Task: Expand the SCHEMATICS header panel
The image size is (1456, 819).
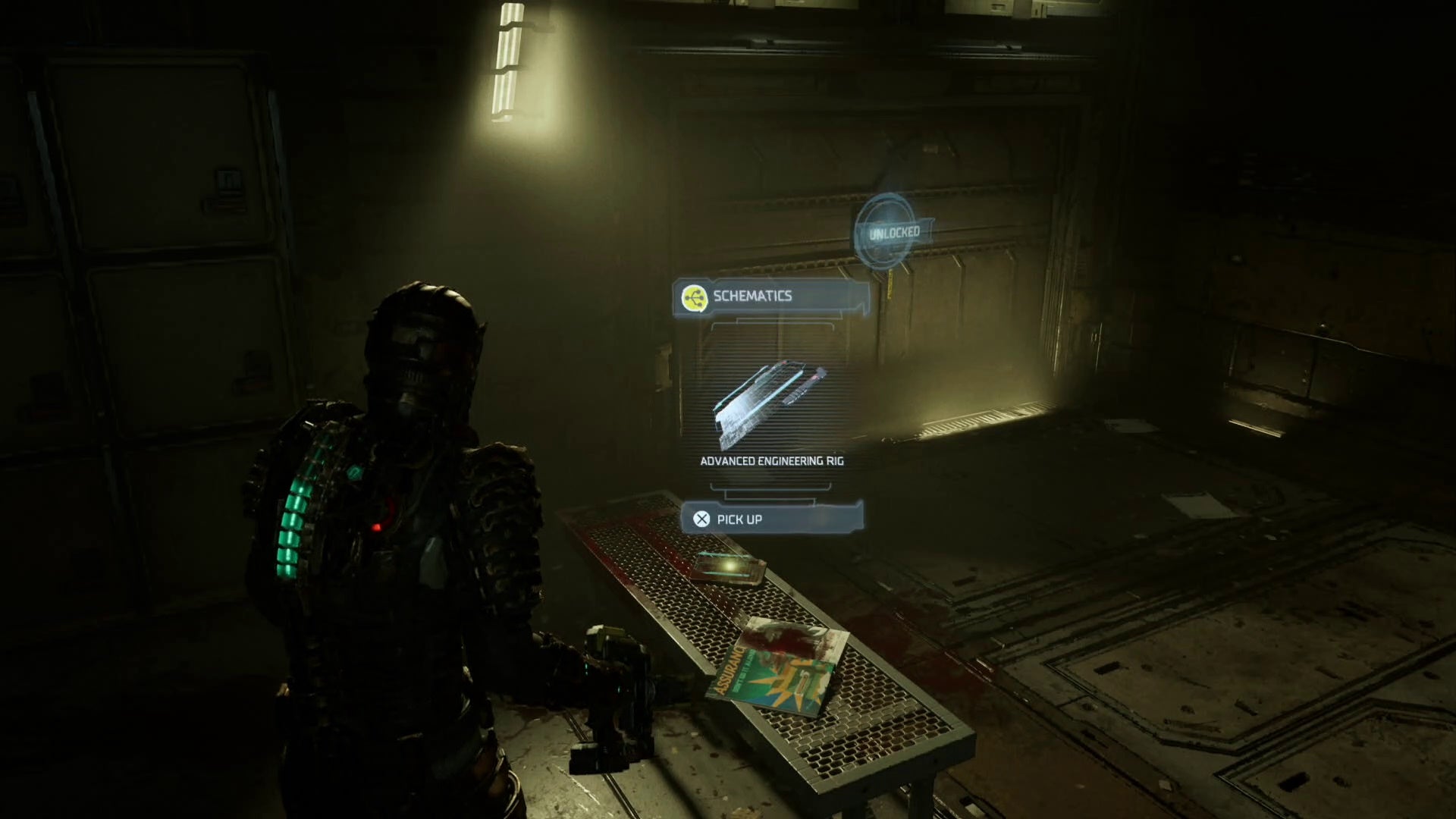Action: pyautogui.click(x=770, y=296)
